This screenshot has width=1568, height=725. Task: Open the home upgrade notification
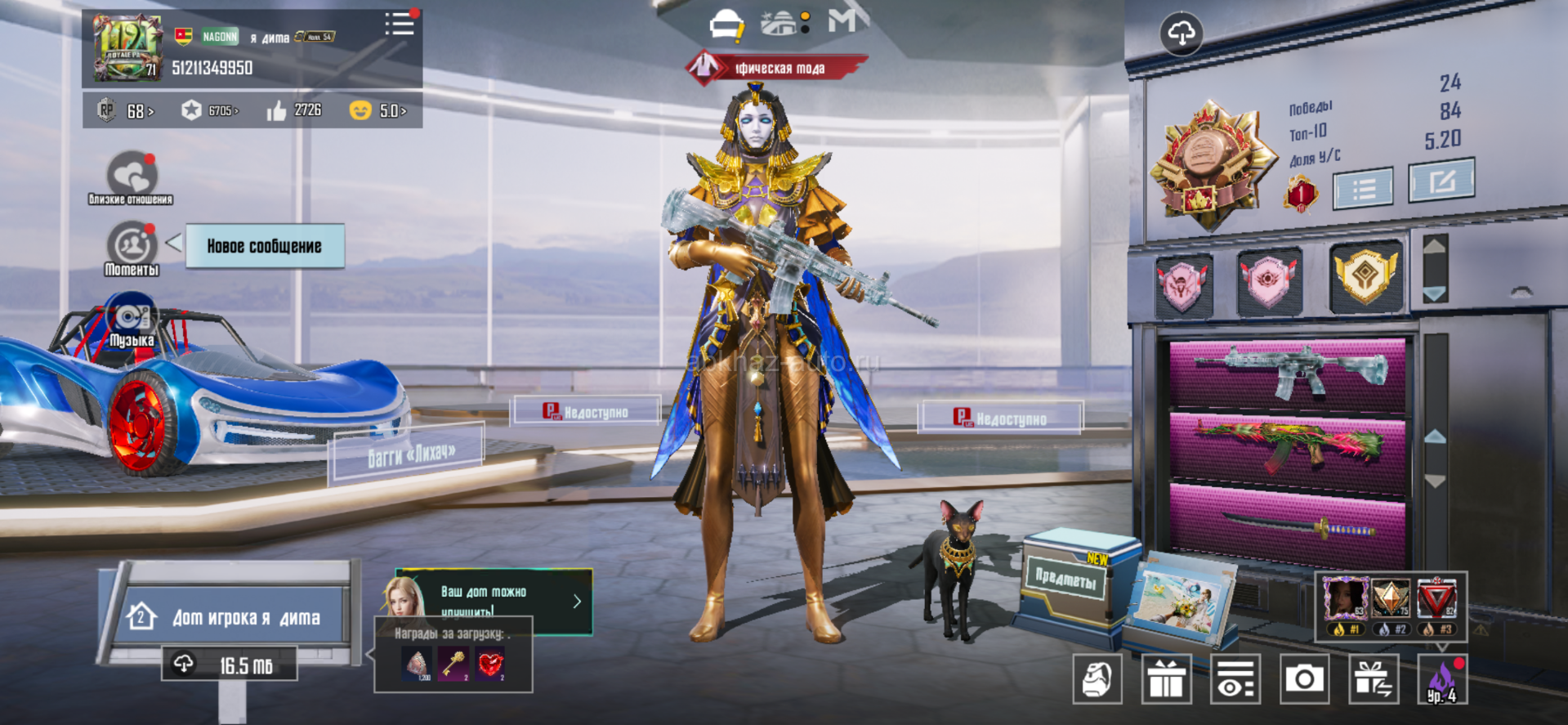[x=494, y=601]
